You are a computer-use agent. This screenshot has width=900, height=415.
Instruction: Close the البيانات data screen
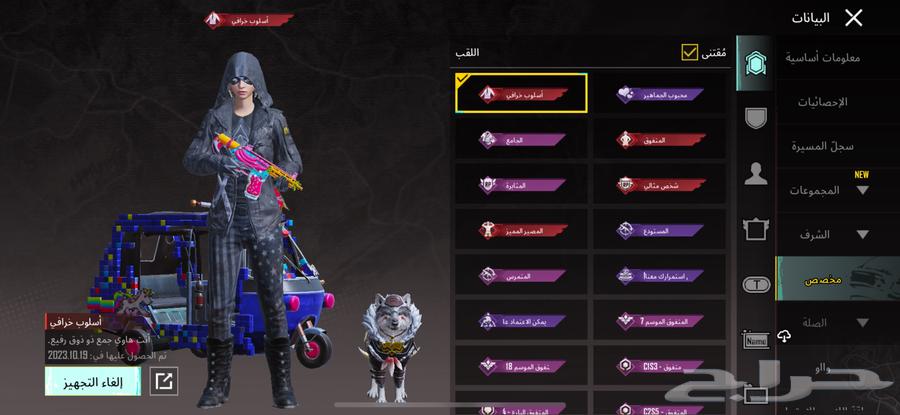[853, 17]
